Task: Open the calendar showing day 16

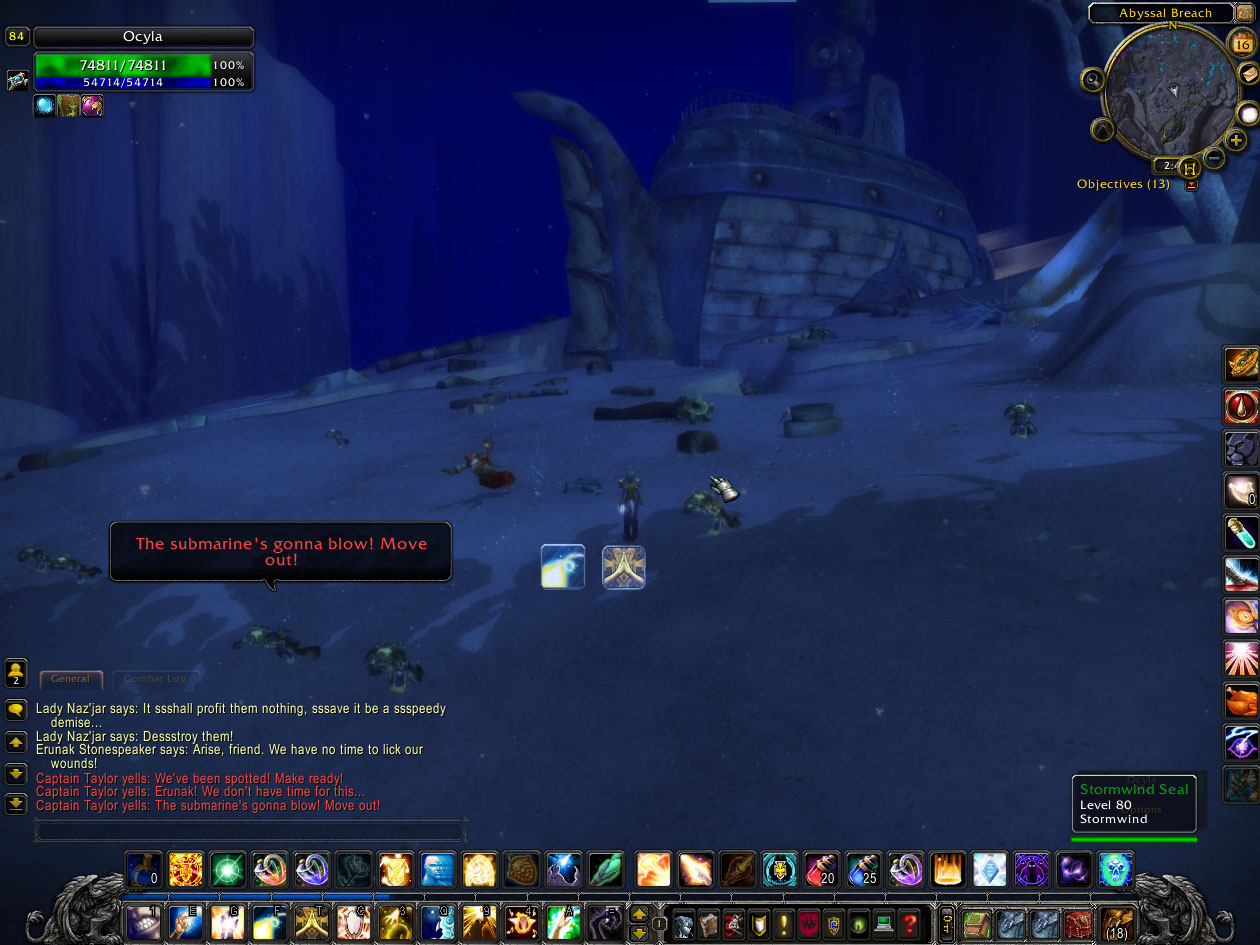Action: pyautogui.click(x=1240, y=43)
